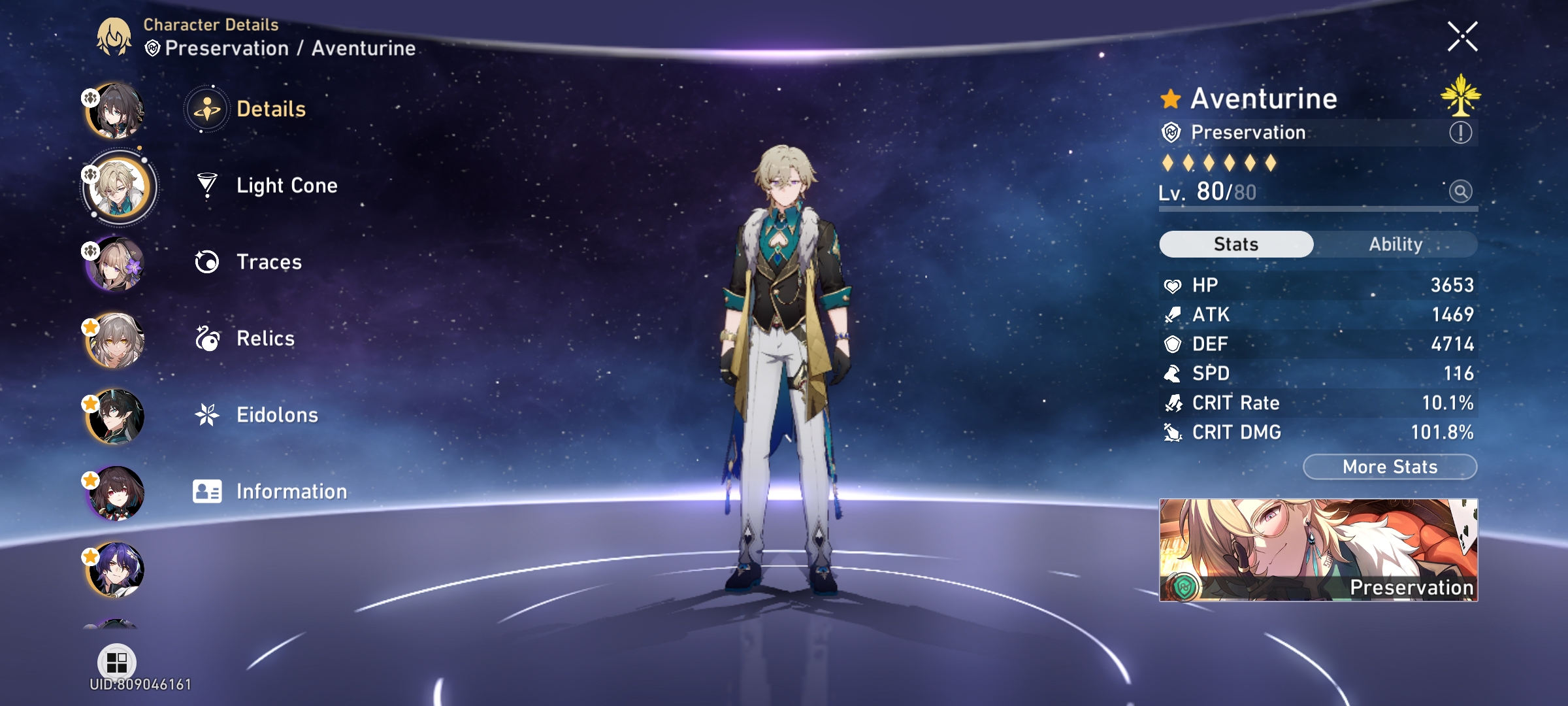The image size is (1568, 706).
Task: Select the Light Cone section icon
Action: point(206,185)
